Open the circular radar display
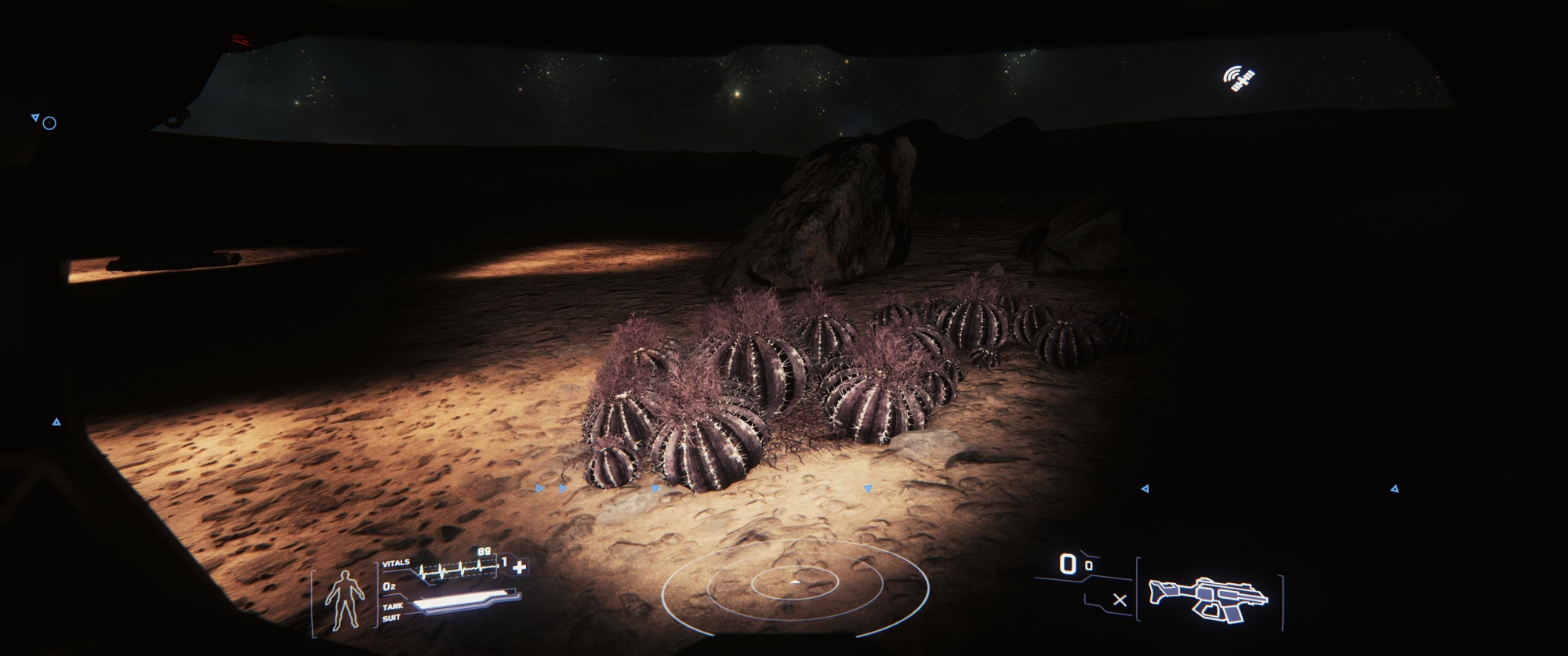This screenshot has height=656, width=1568. tap(795, 584)
